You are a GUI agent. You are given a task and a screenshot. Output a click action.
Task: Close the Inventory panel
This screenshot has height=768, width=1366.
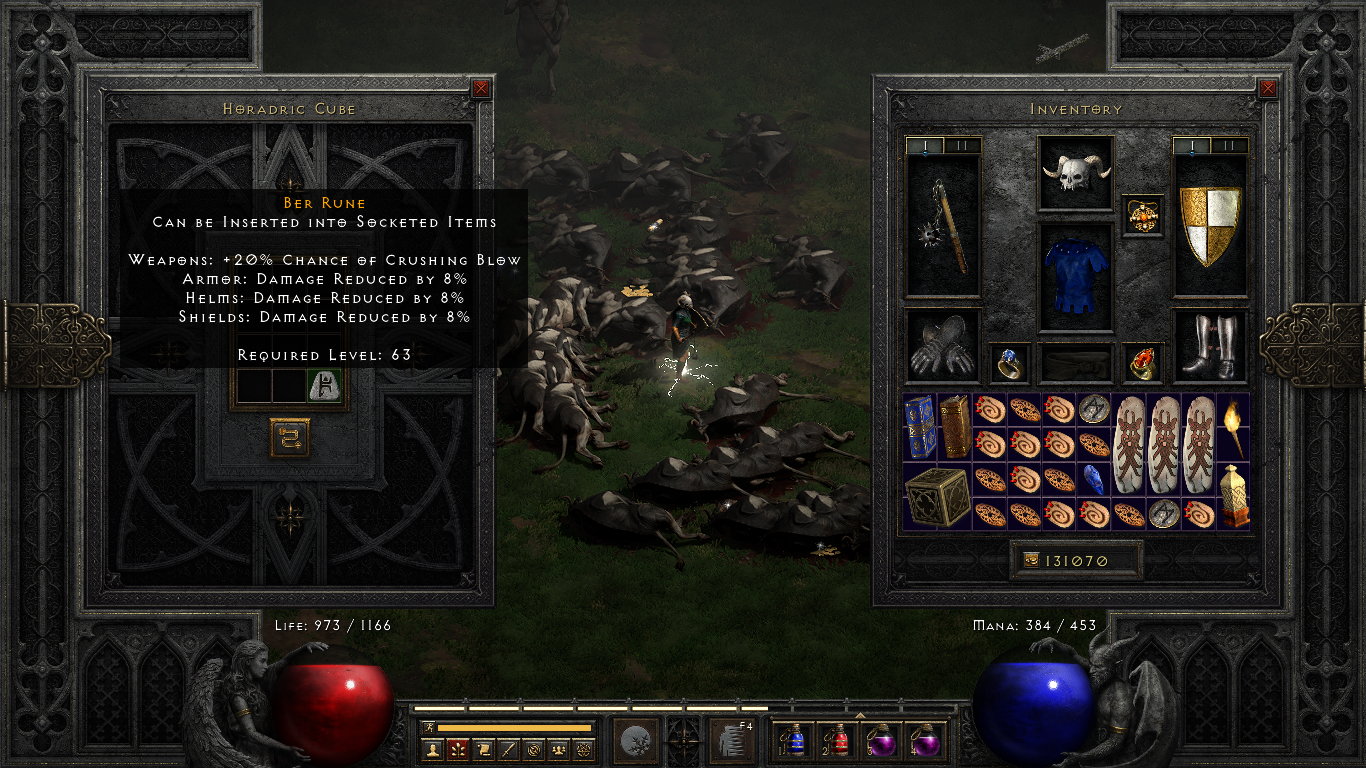[1268, 88]
